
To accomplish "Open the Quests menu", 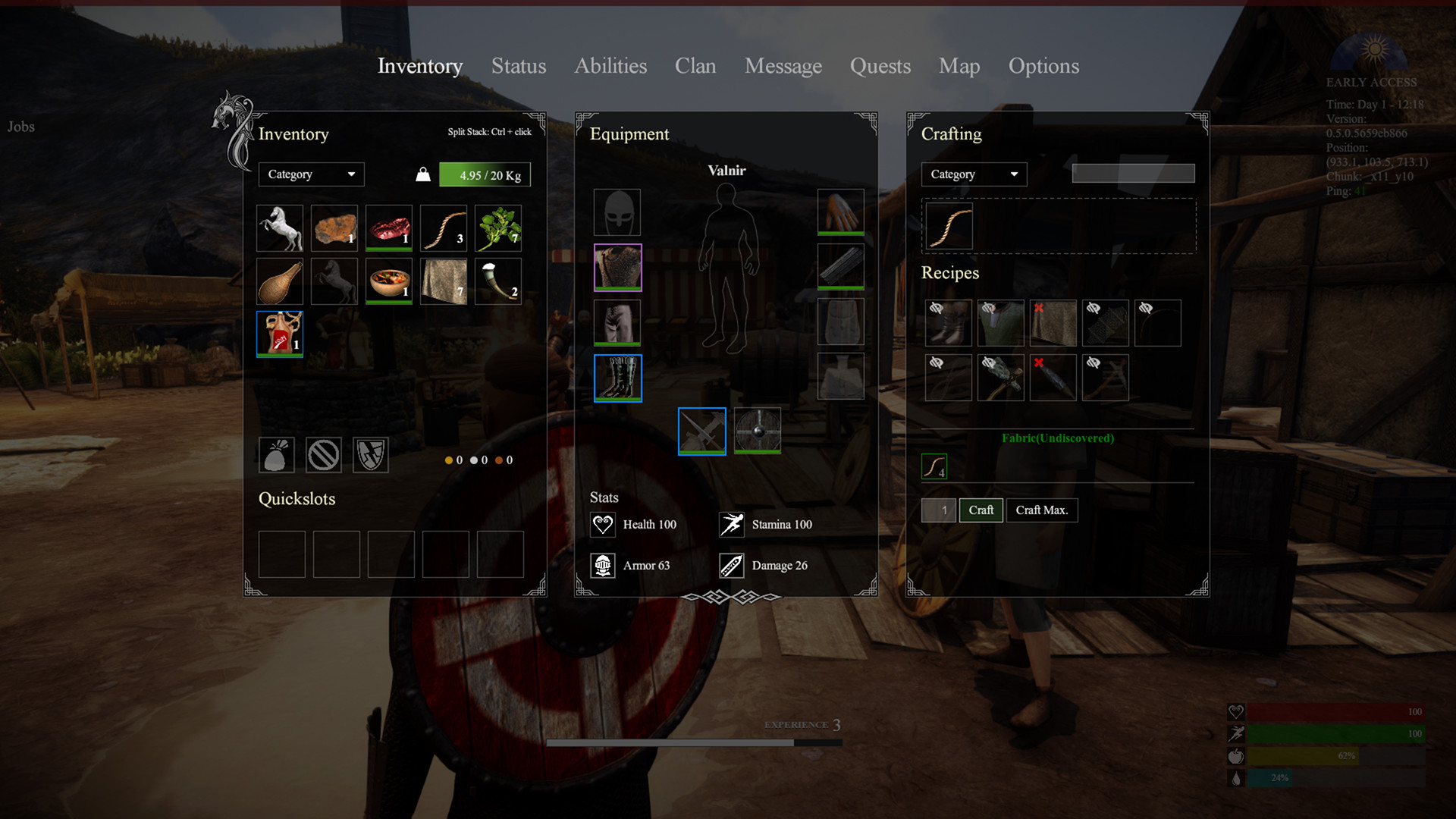I will [x=880, y=67].
